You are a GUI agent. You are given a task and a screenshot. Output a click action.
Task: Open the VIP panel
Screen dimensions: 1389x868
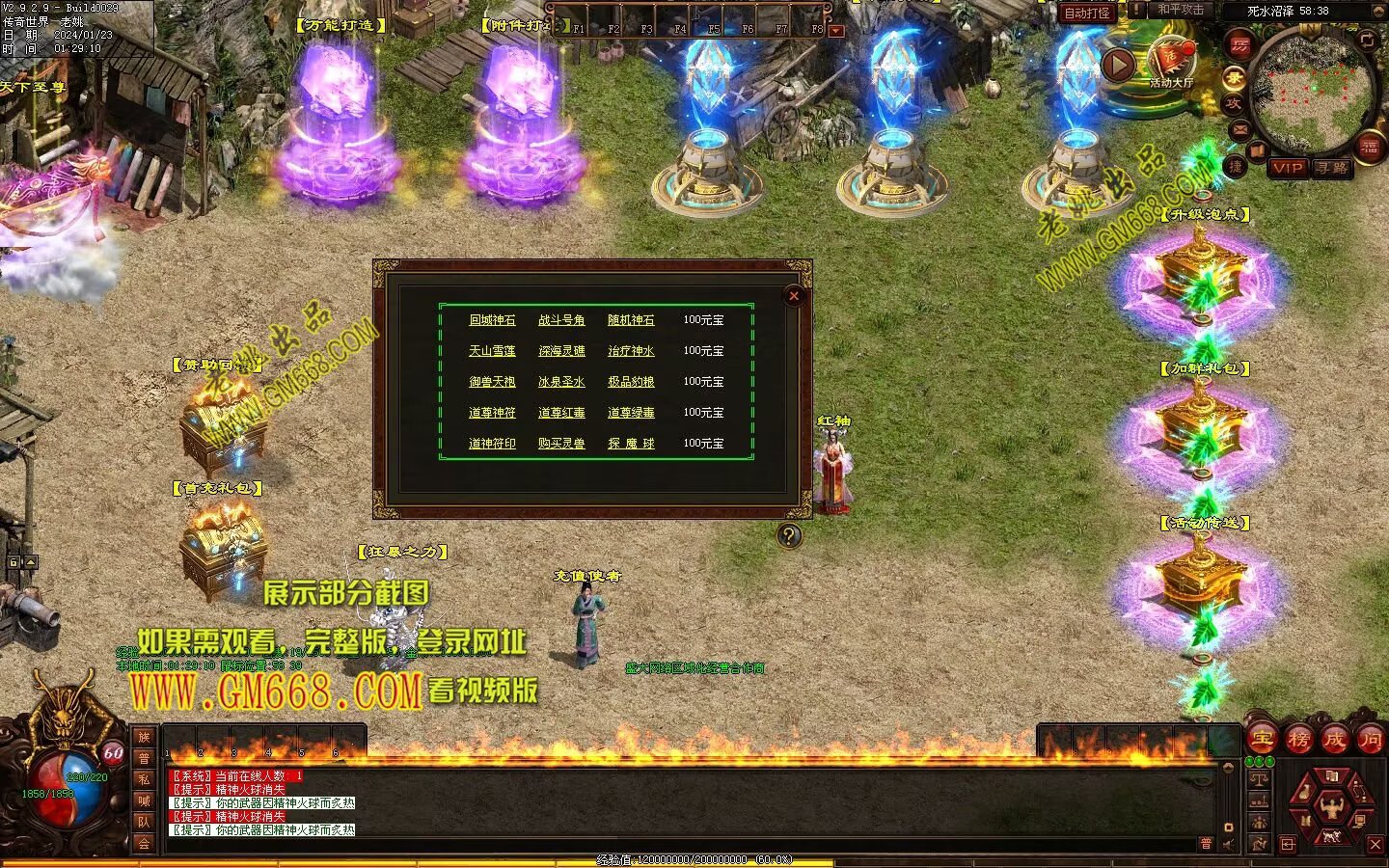[x=1287, y=168]
